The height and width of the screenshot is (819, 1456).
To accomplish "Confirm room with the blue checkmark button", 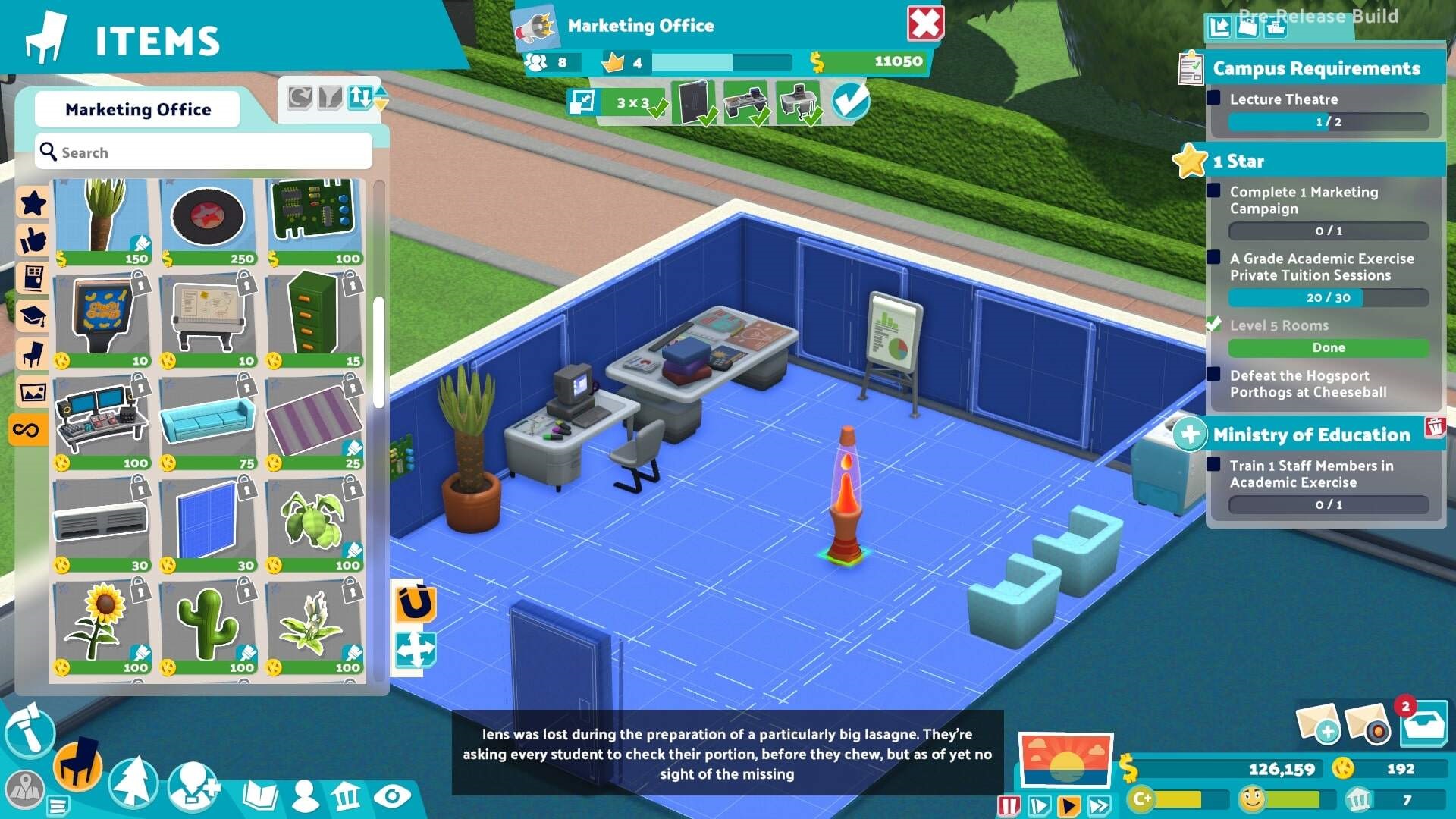I will [850, 101].
